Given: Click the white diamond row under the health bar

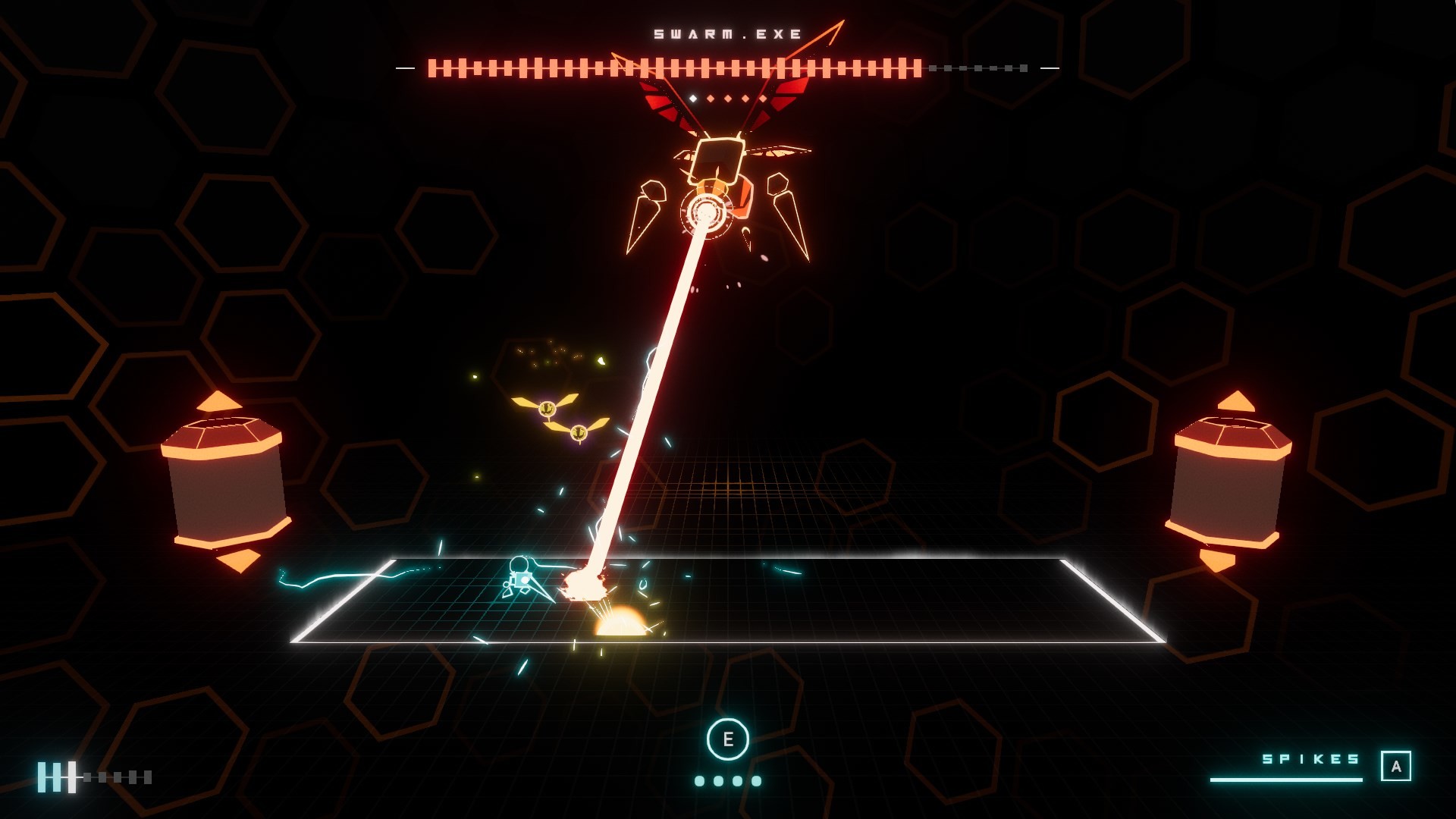Looking at the screenshot, I should [727, 98].
